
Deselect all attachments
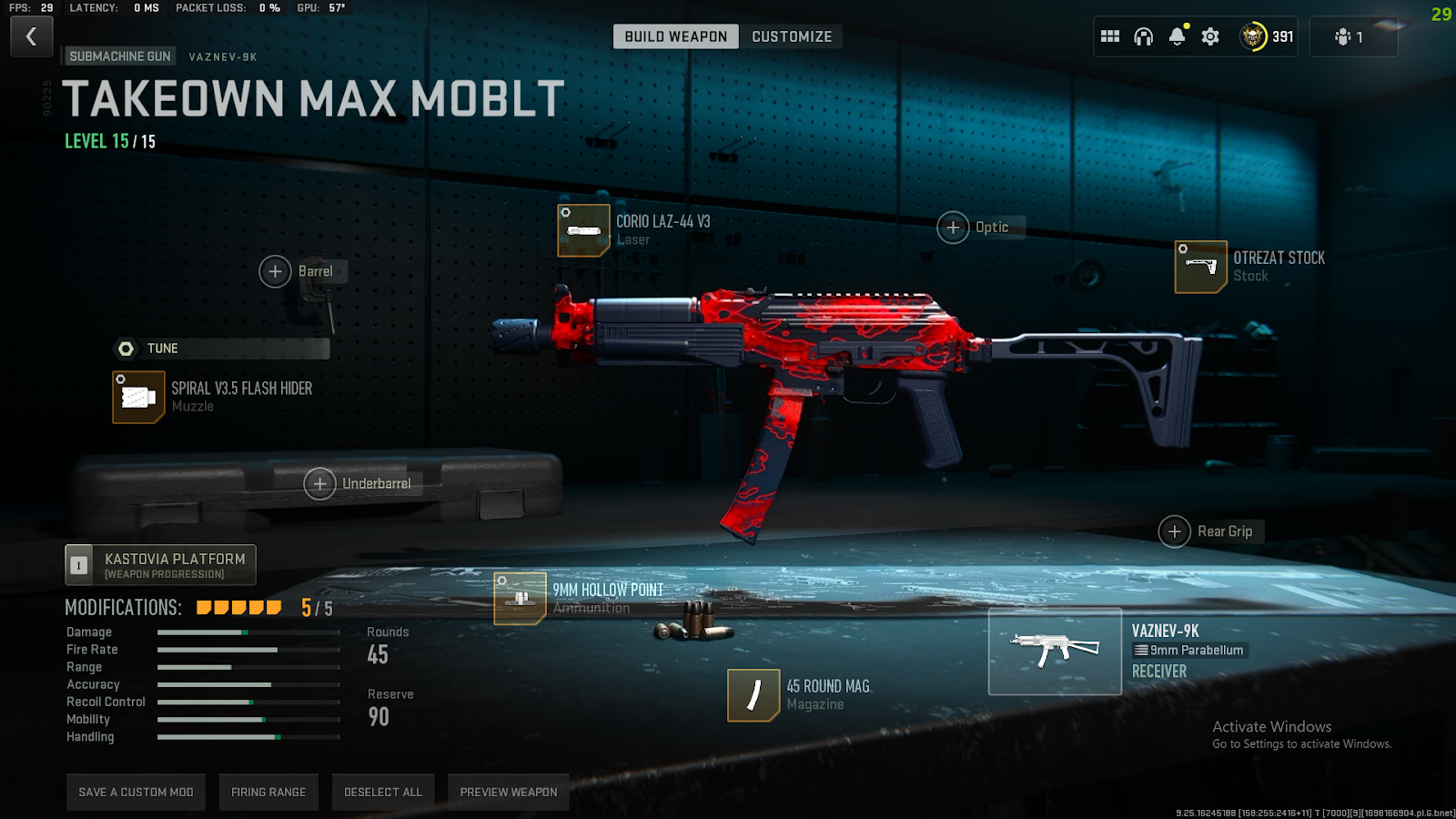coord(383,792)
